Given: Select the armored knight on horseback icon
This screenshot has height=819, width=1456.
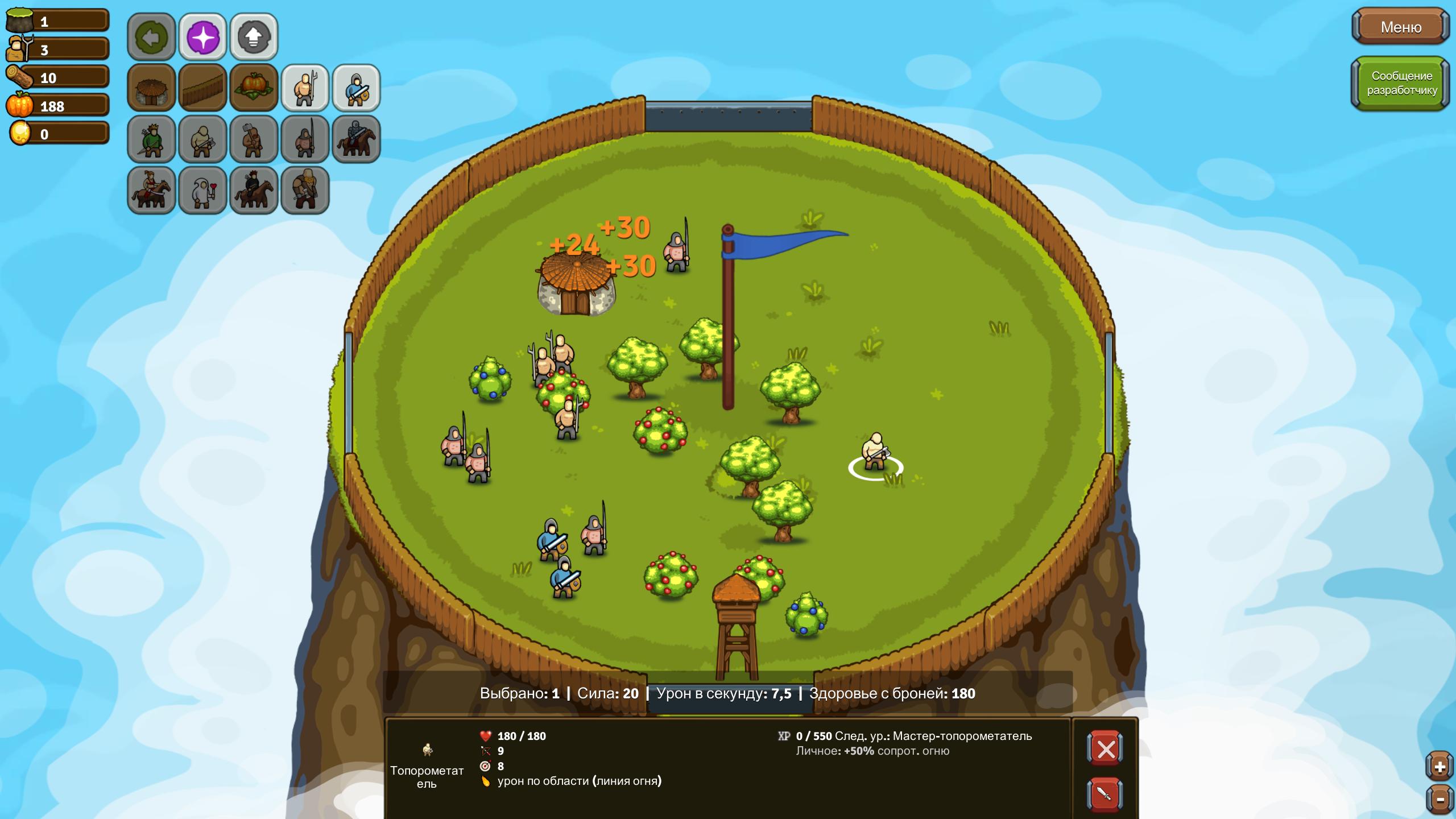Looking at the screenshot, I should [x=356, y=139].
